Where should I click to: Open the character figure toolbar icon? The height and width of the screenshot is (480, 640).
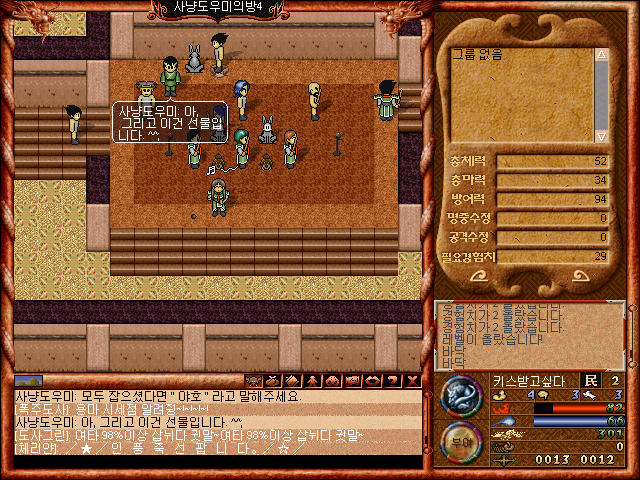tap(312, 381)
